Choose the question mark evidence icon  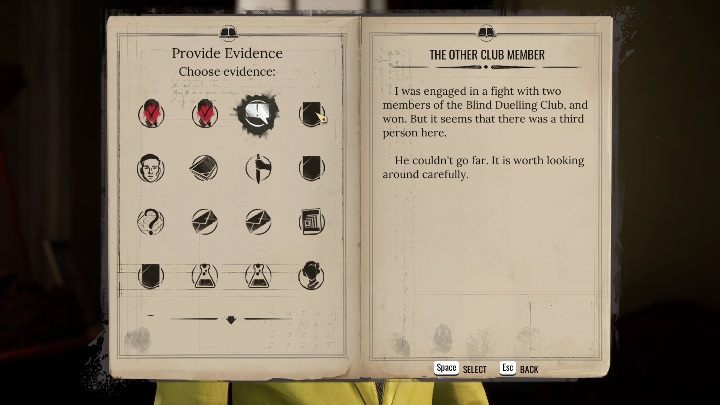[151, 220]
